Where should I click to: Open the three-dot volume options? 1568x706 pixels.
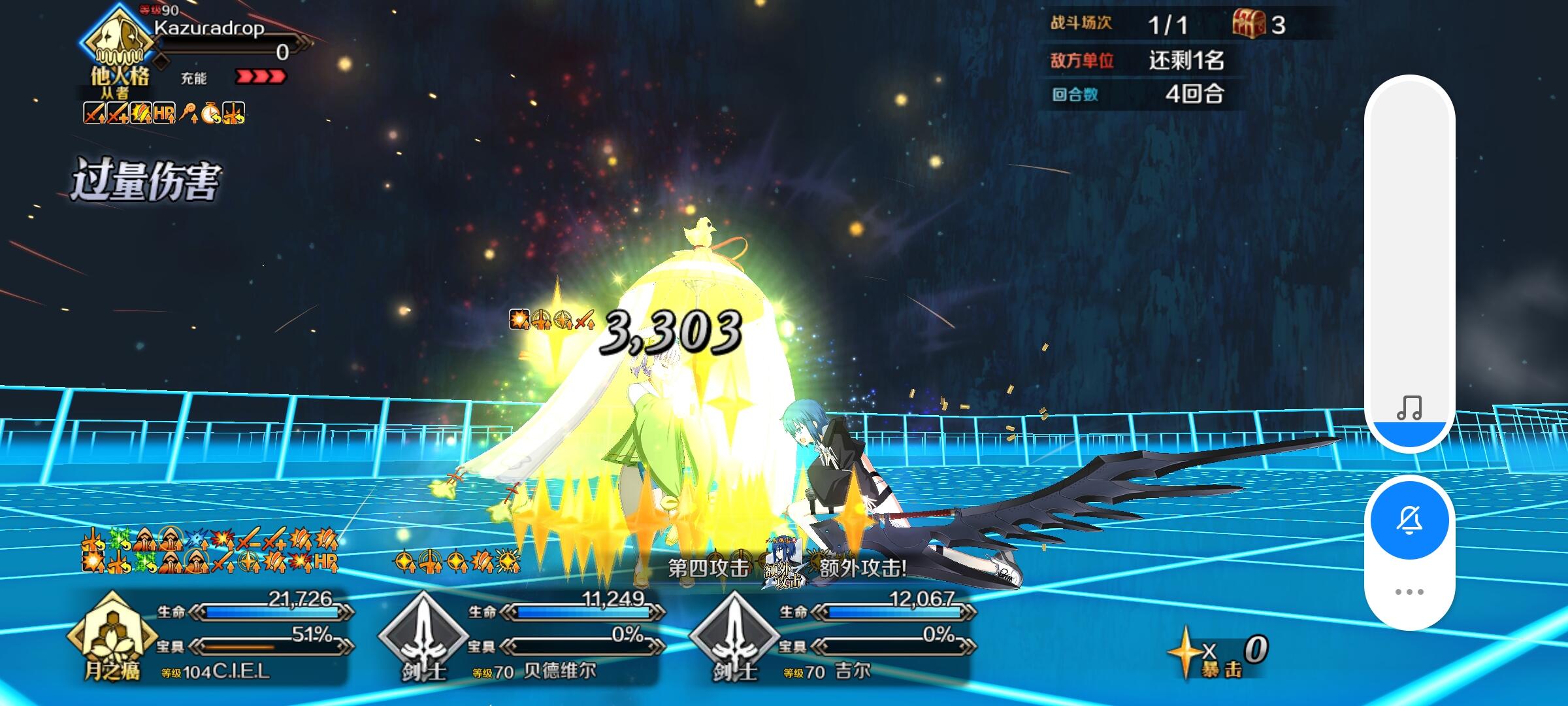pyautogui.click(x=1409, y=592)
